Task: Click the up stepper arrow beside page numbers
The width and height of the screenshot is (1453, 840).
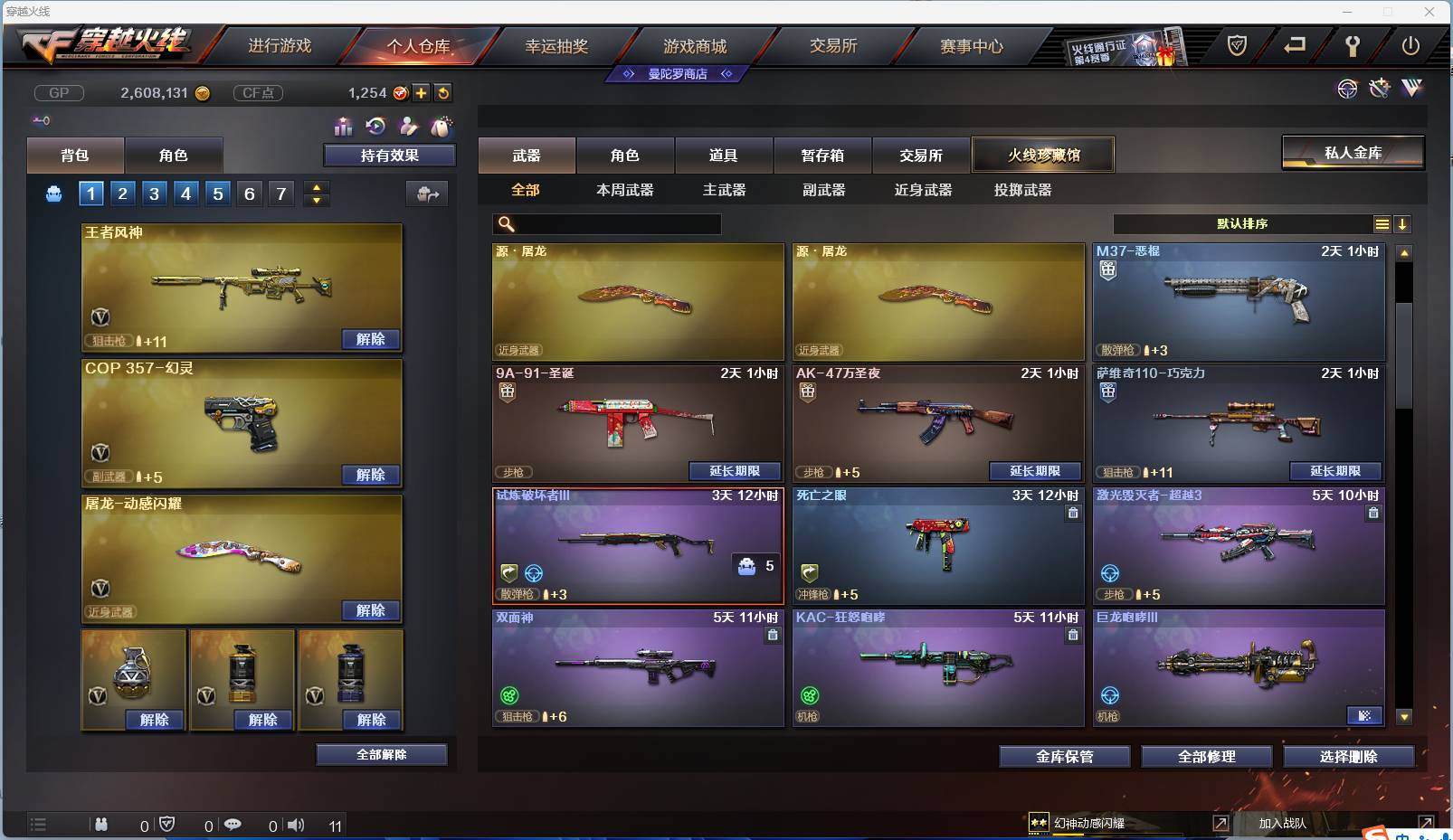Action: (x=316, y=187)
